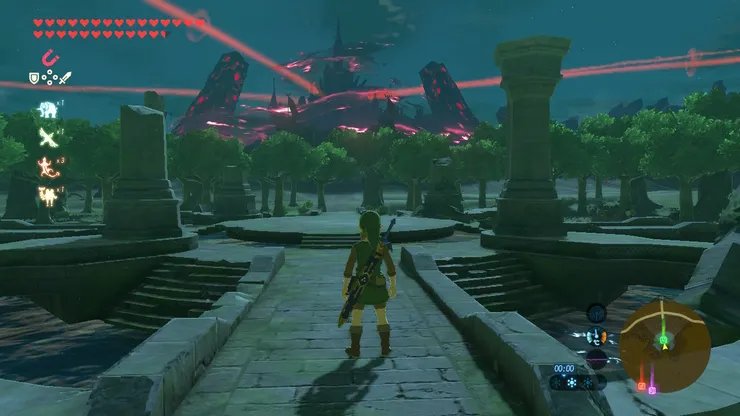
Task: Click the Sheikah Sensor signal icon
Action: [x=597, y=311]
